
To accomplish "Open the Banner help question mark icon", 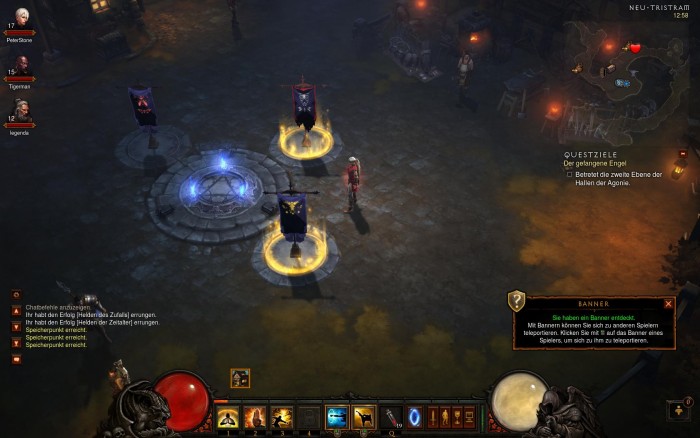I will tap(516, 300).
